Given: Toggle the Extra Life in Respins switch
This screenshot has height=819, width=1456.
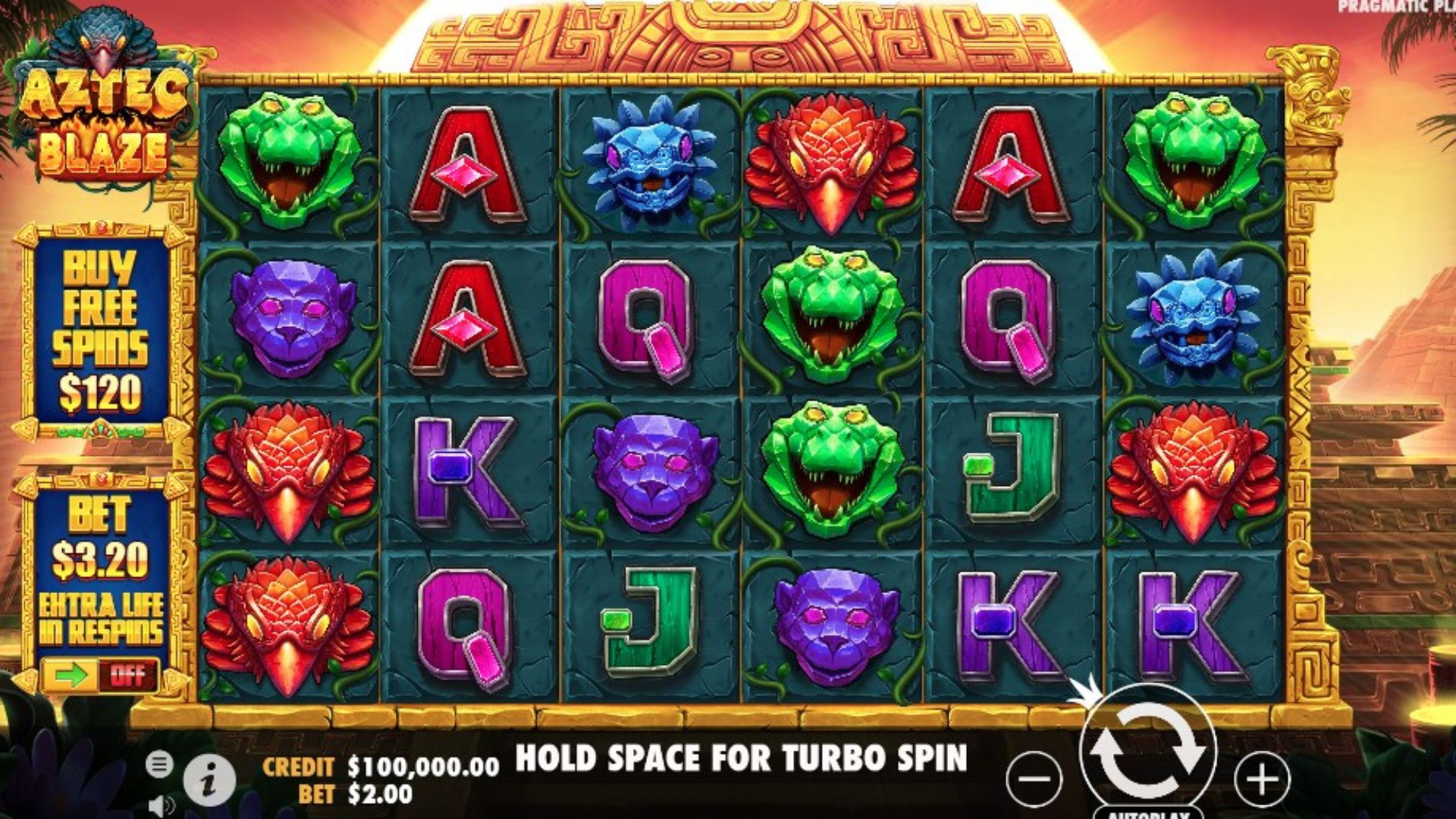Looking at the screenshot, I should pos(100,674).
